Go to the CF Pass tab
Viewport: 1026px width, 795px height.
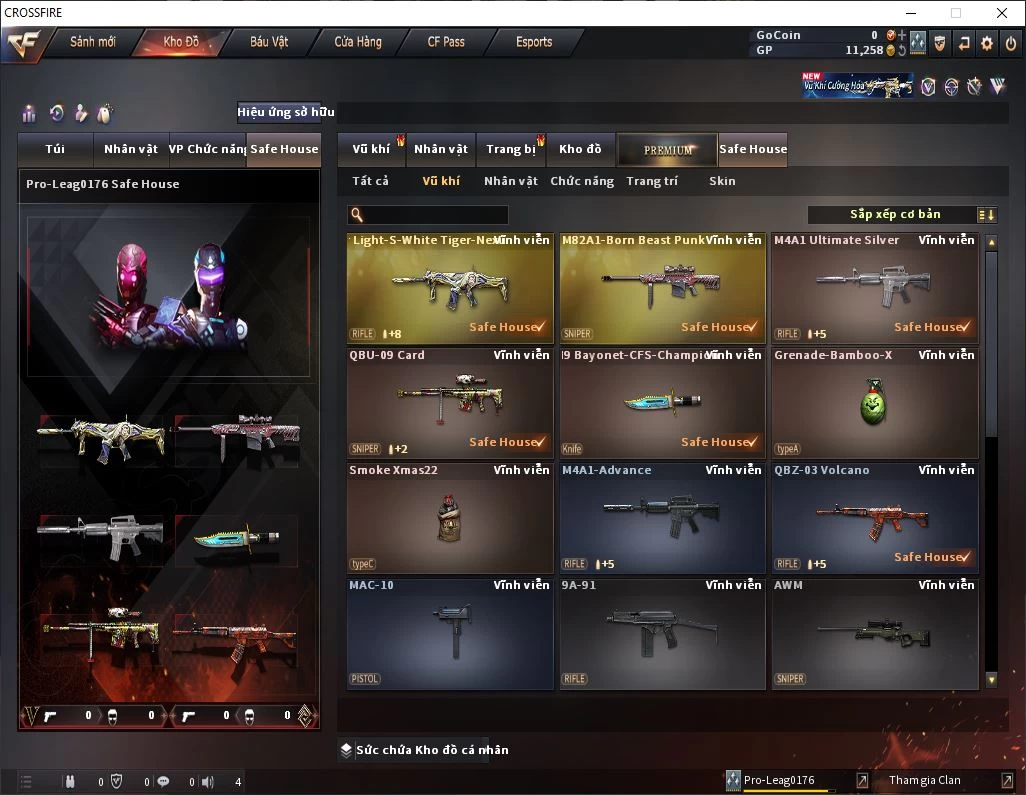(446, 42)
